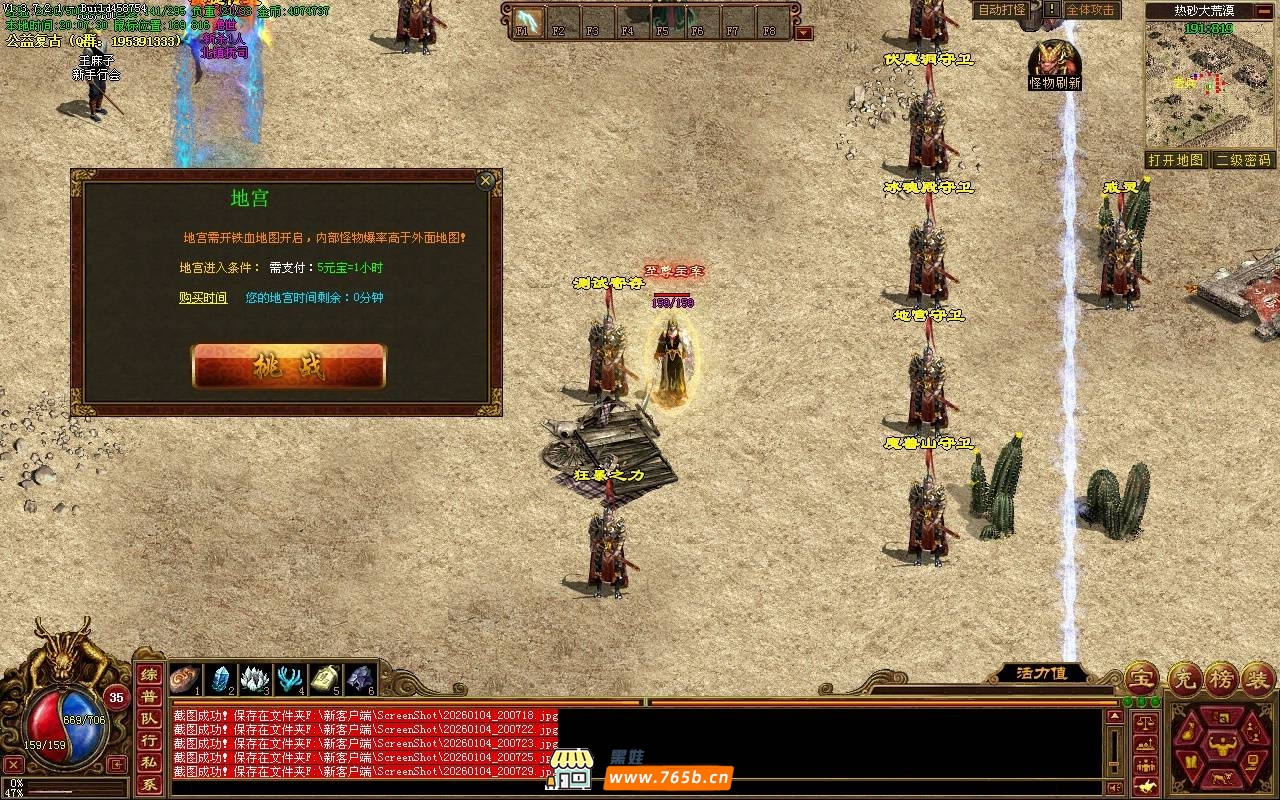Open the 榜 ranking button
Viewport: 1280px width, 800px height.
(x=1221, y=678)
